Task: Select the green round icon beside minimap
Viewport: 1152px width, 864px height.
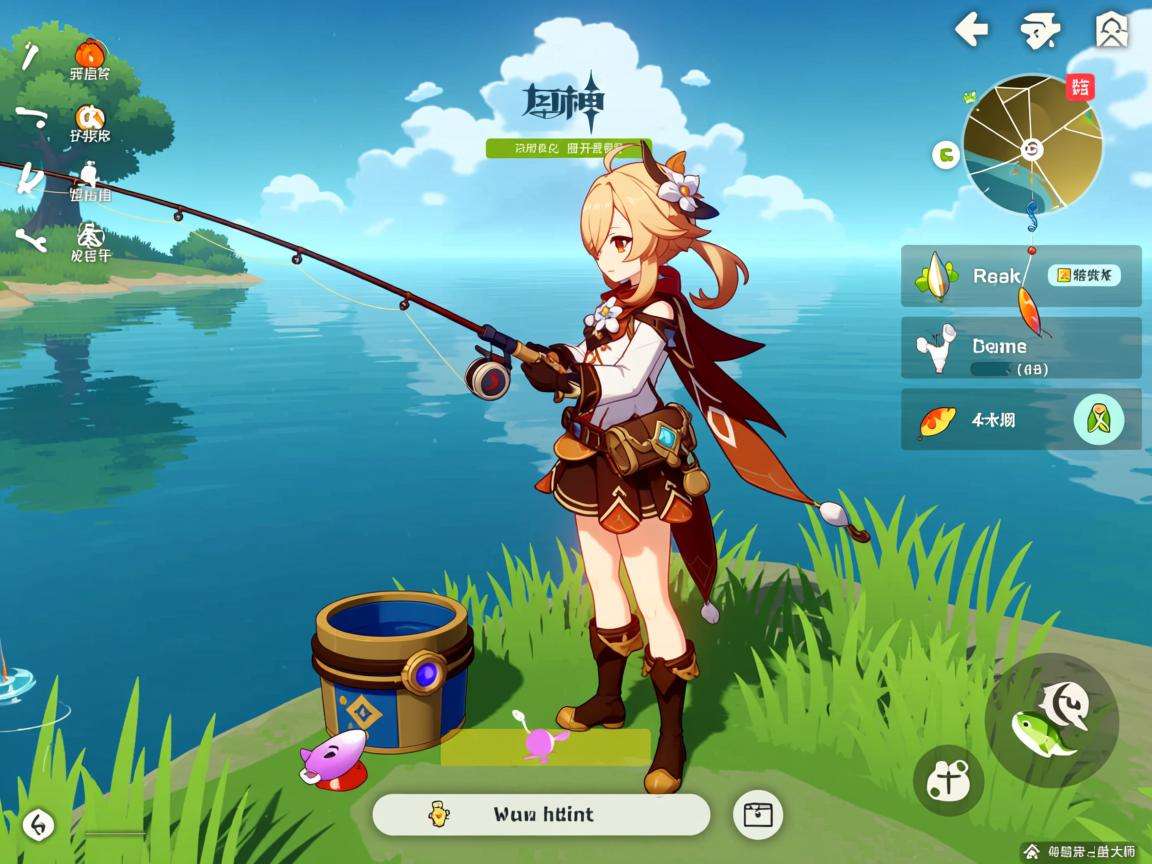Action: (945, 154)
